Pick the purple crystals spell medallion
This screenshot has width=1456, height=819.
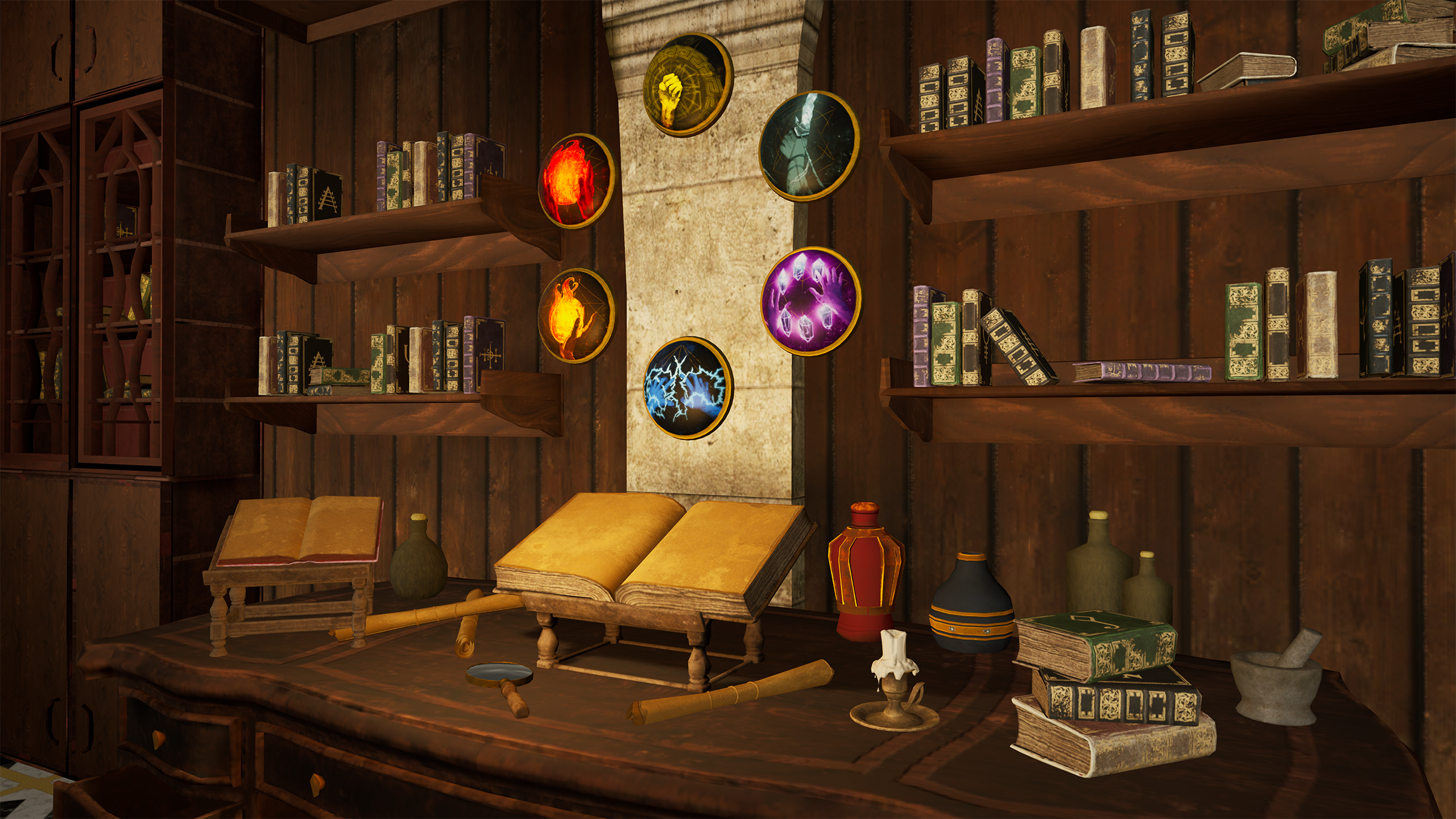810,301
